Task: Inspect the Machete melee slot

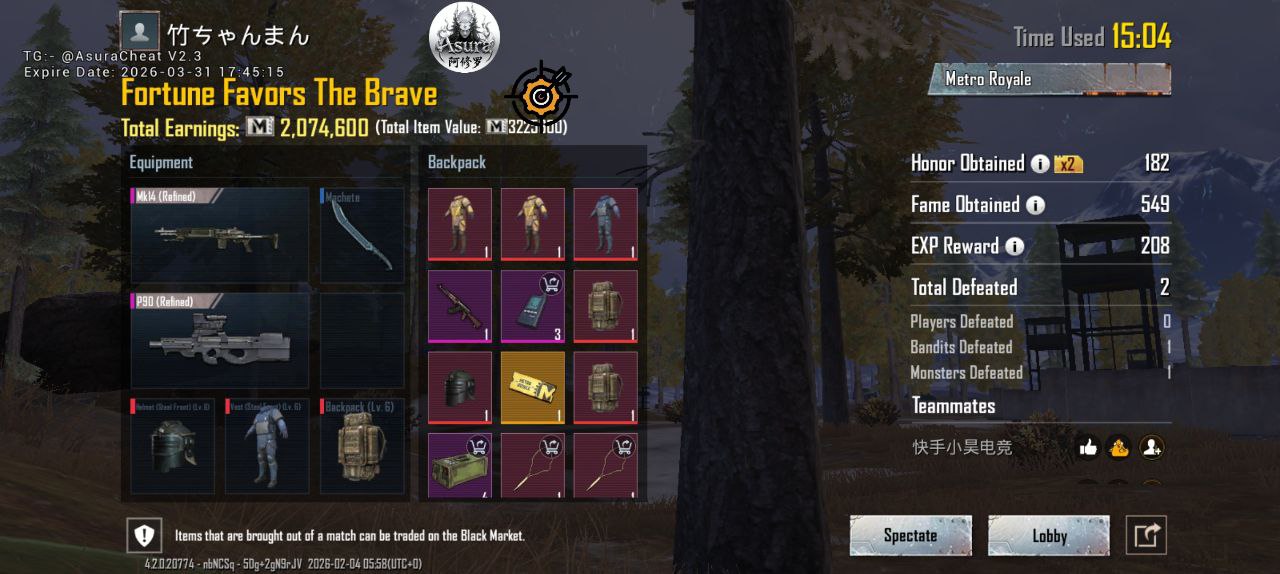Action: click(362, 236)
